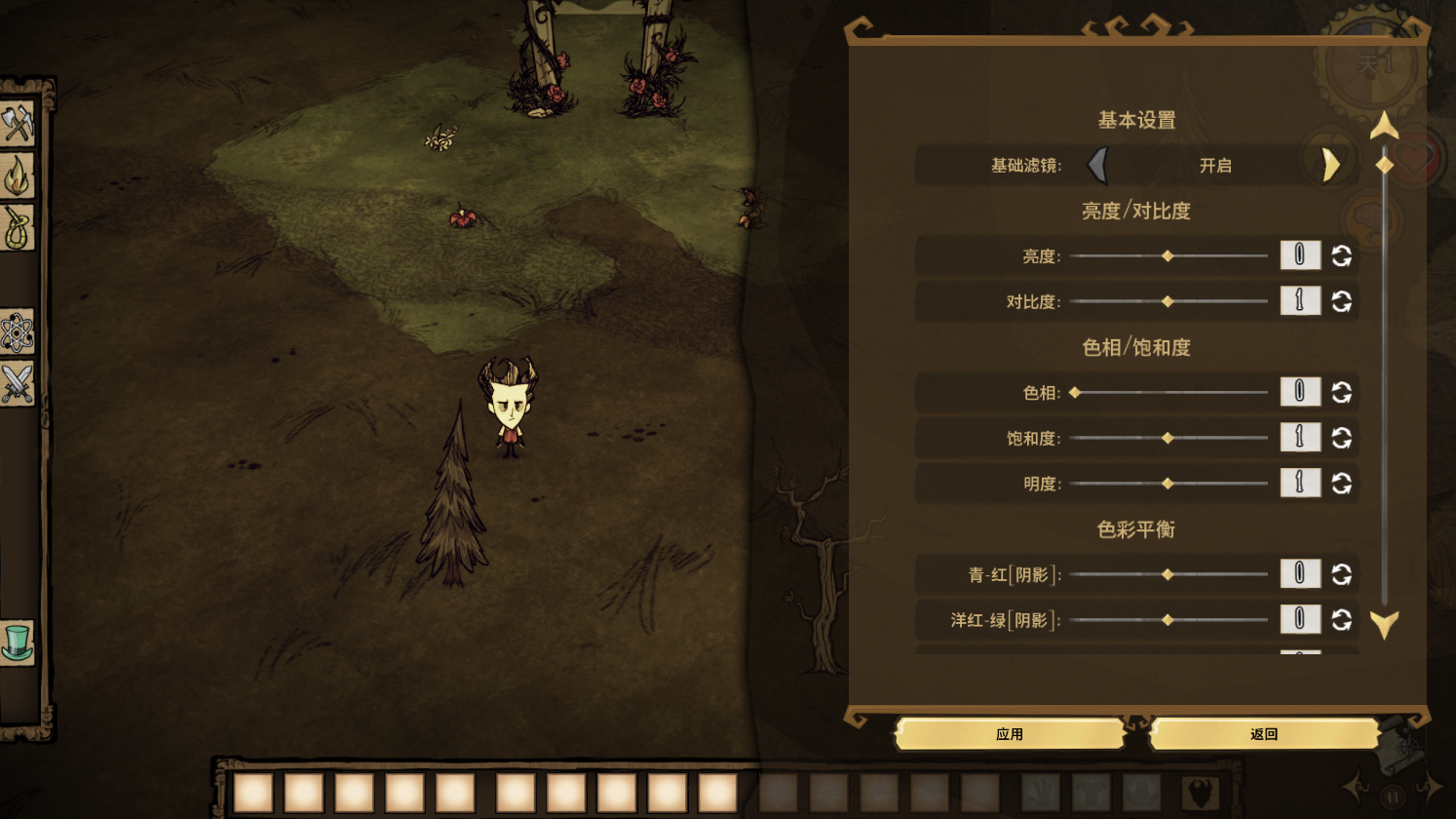Click the 色相 hue slider handle
Viewport: 1456px width, 819px height.
(x=1075, y=393)
